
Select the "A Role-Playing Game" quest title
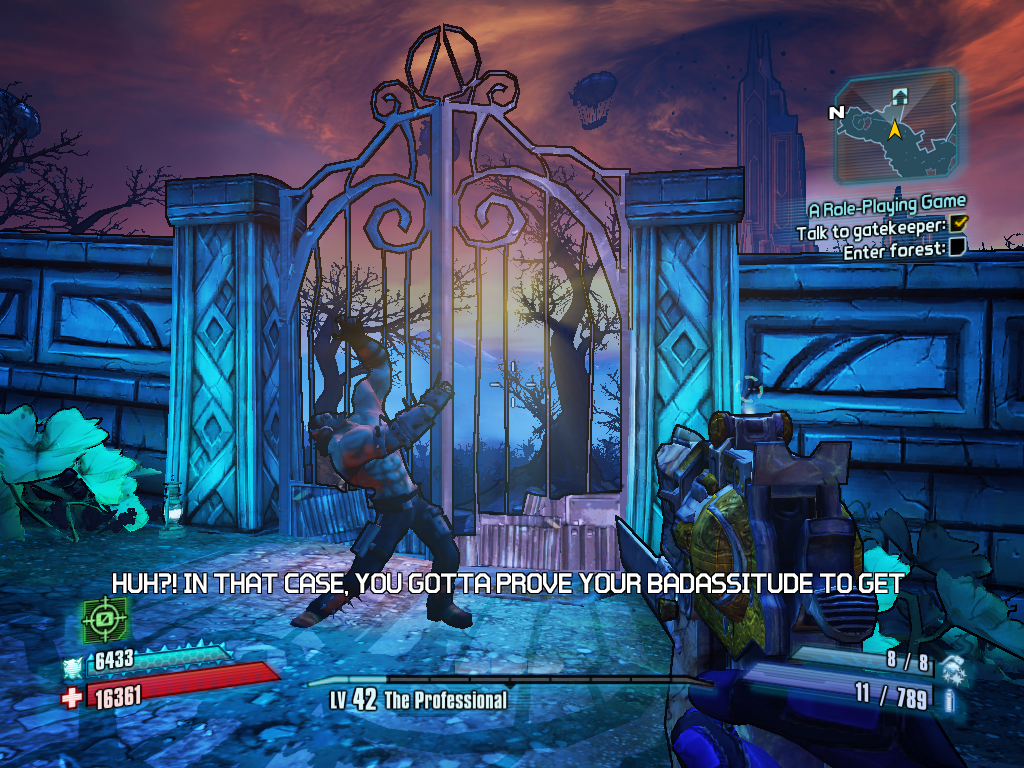887,208
